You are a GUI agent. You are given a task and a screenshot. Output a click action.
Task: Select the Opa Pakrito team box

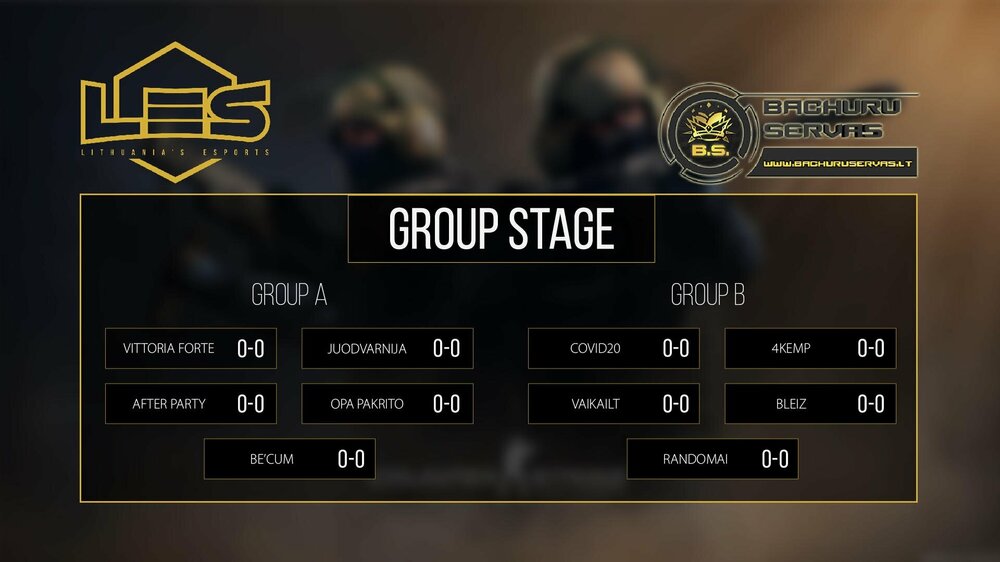387,404
